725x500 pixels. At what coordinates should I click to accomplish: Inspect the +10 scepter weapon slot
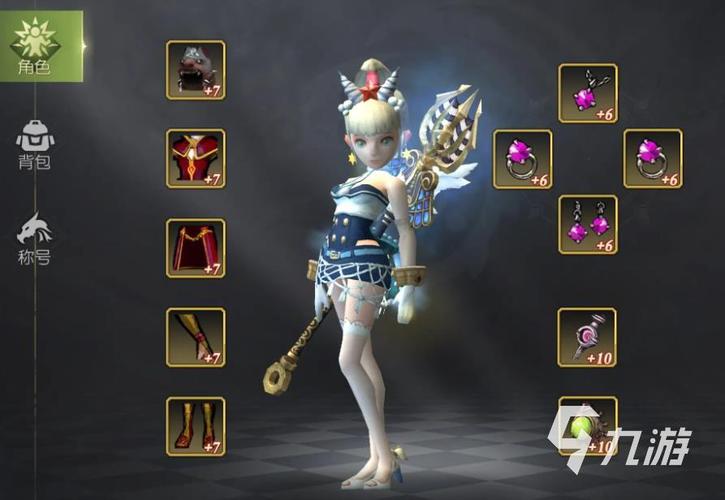click(587, 337)
